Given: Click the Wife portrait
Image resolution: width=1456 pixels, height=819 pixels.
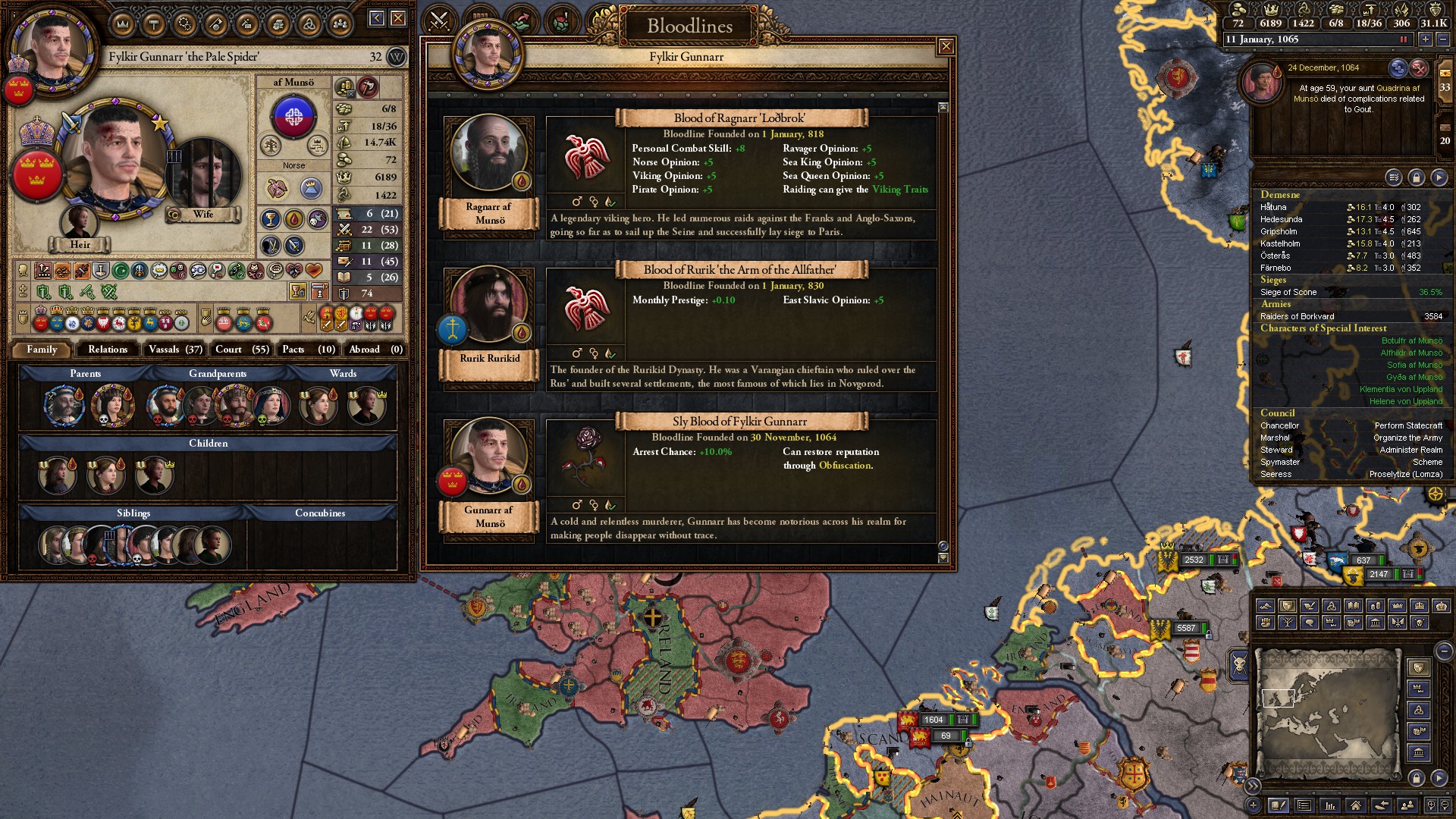Looking at the screenshot, I should [x=203, y=176].
